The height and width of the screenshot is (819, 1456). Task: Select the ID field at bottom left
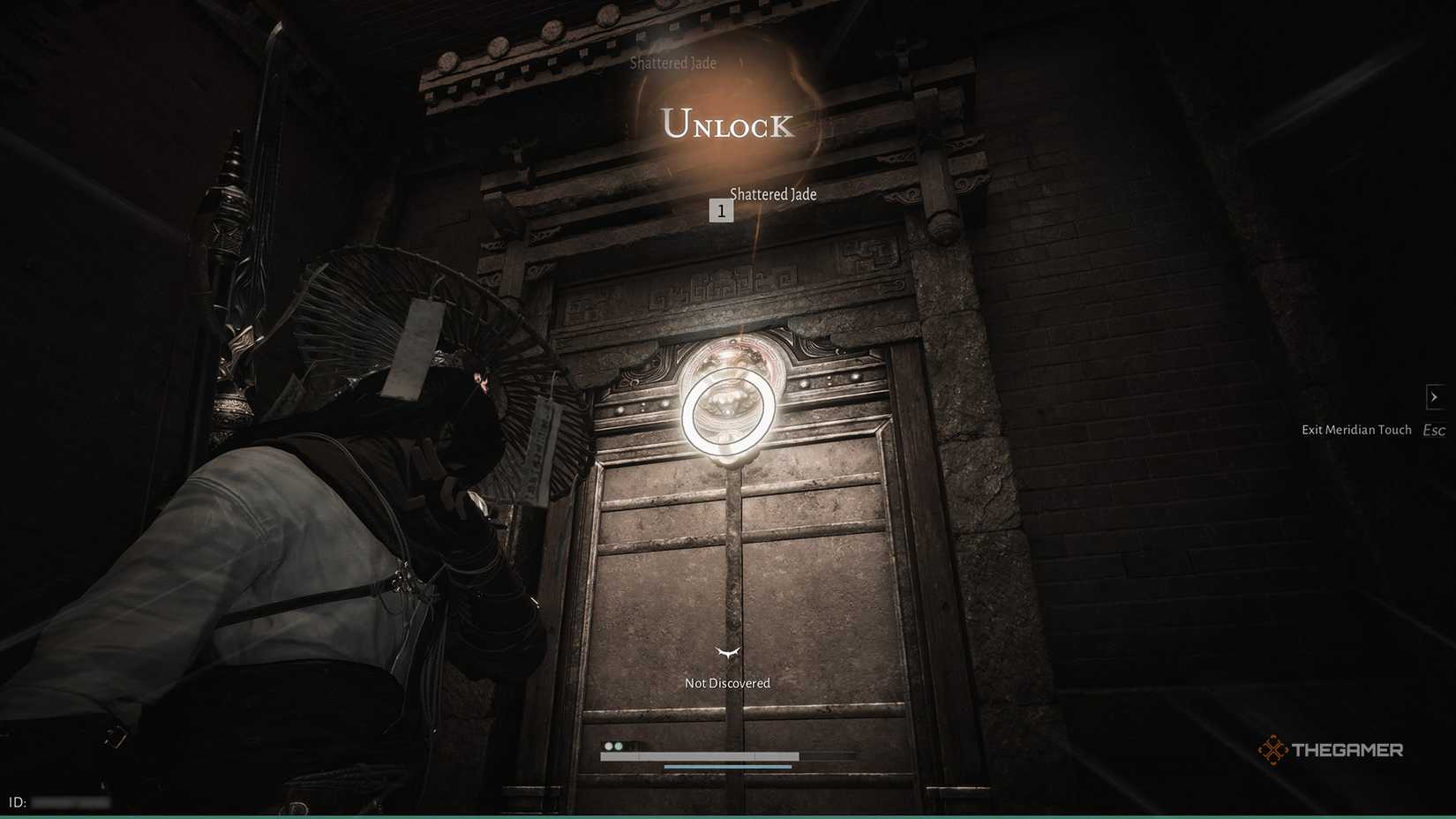click(18, 801)
